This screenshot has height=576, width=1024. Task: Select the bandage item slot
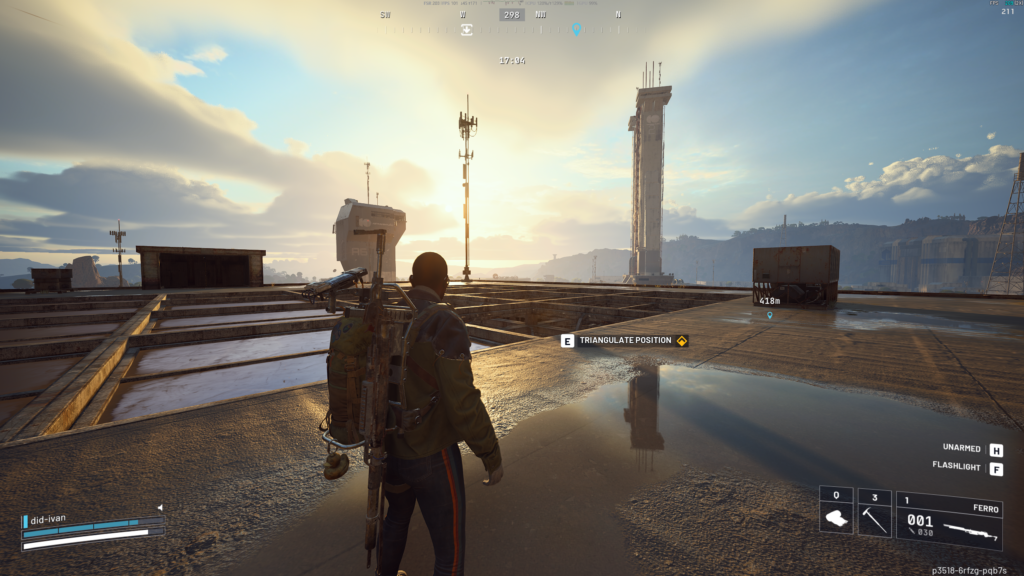[x=836, y=512]
